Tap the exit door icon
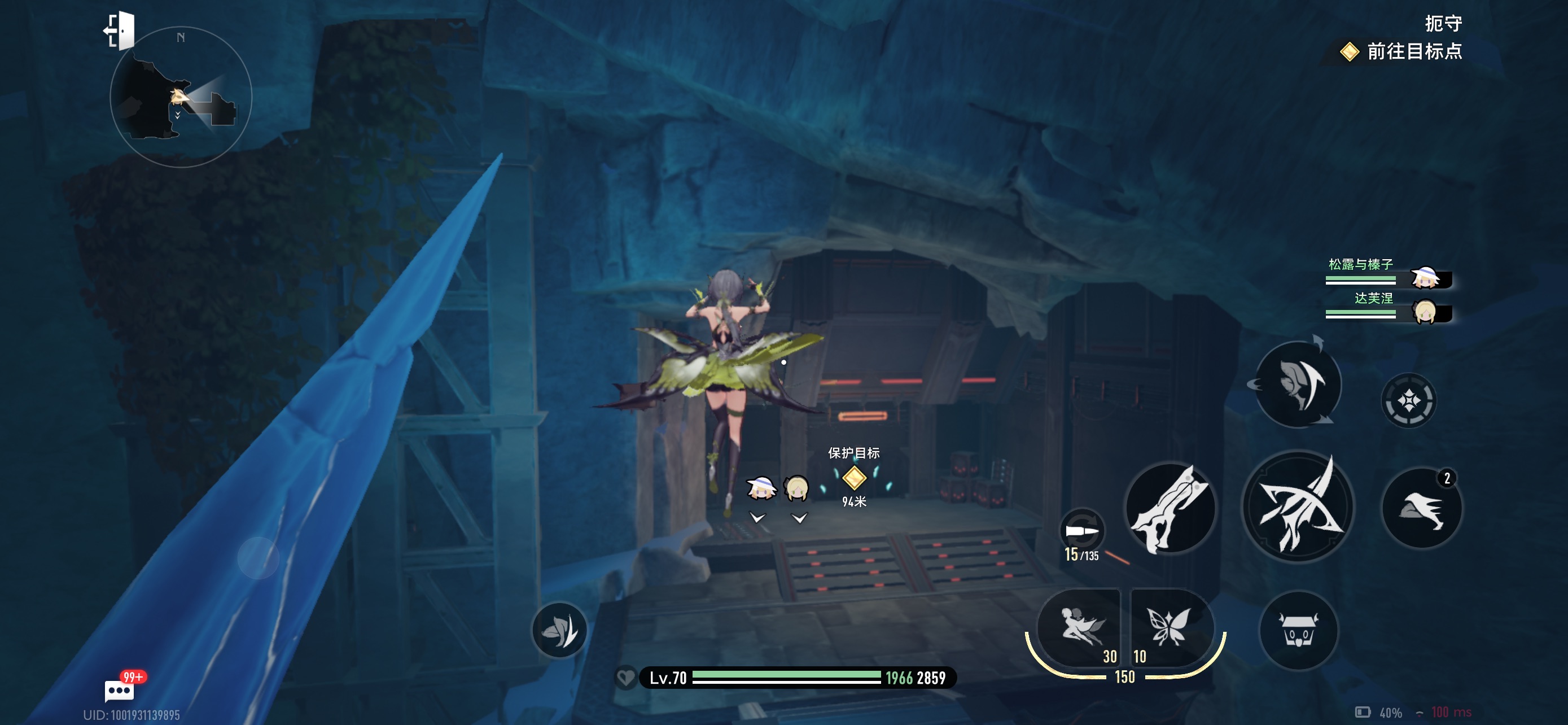Image resolution: width=1568 pixels, height=725 pixels. 120,30
